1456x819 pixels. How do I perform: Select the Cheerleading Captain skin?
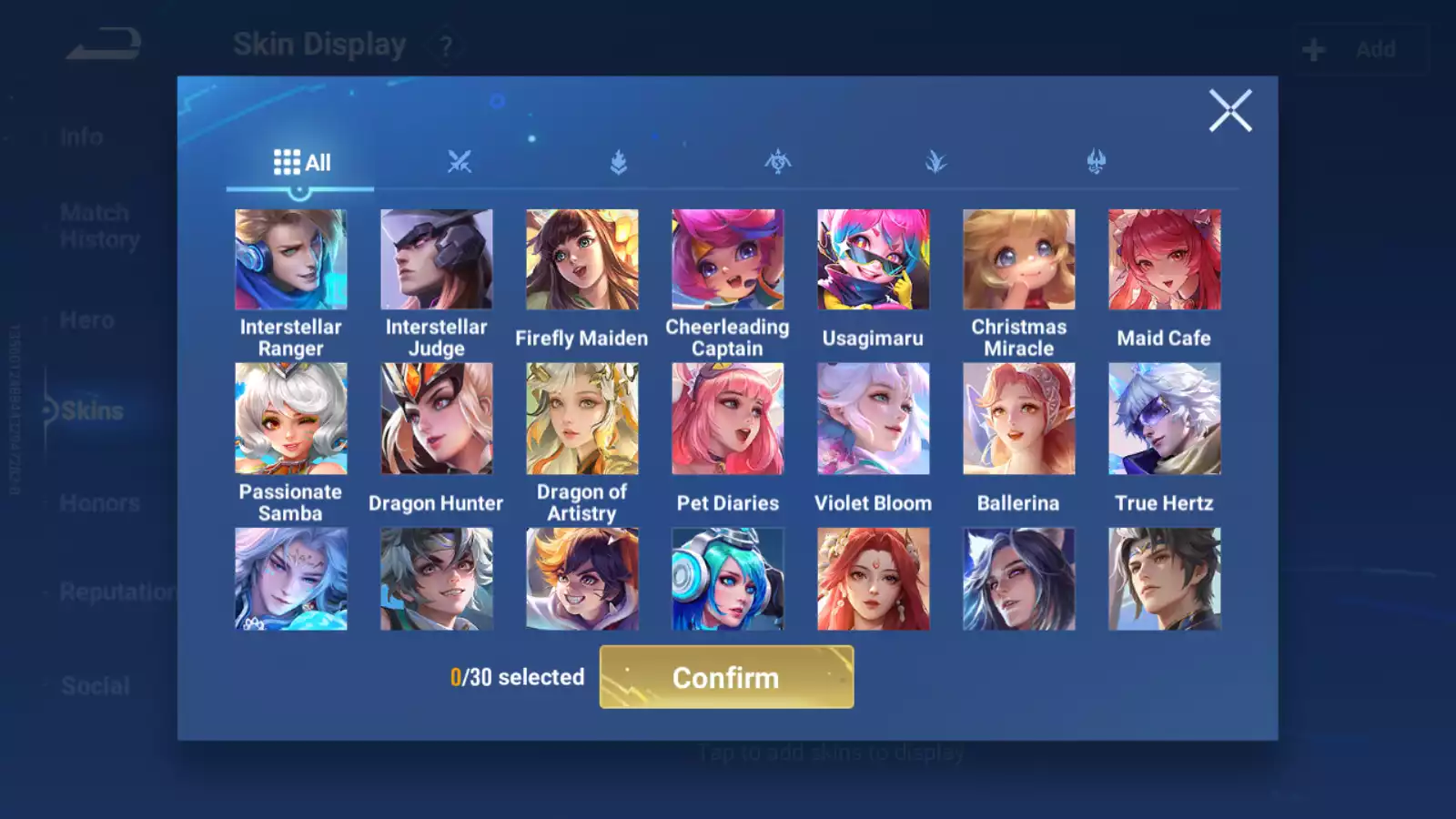click(x=727, y=260)
